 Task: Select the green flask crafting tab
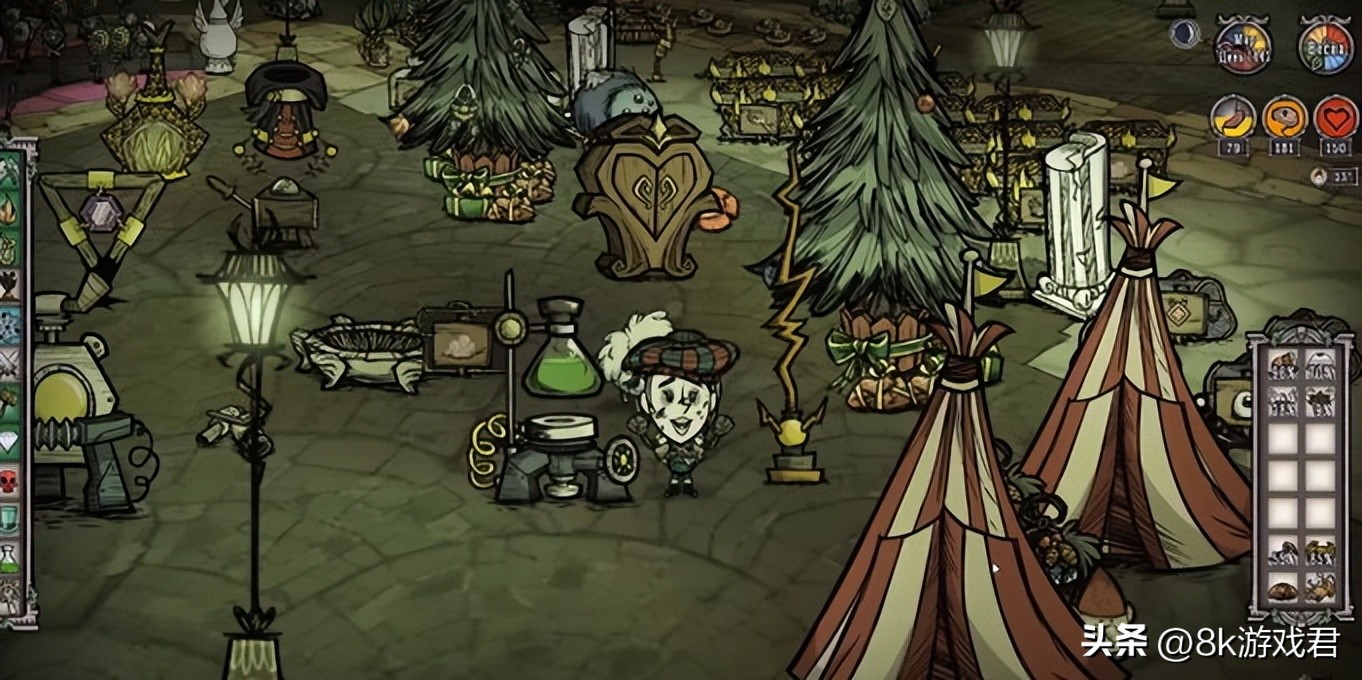pyautogui.click(x=10, y=556)
